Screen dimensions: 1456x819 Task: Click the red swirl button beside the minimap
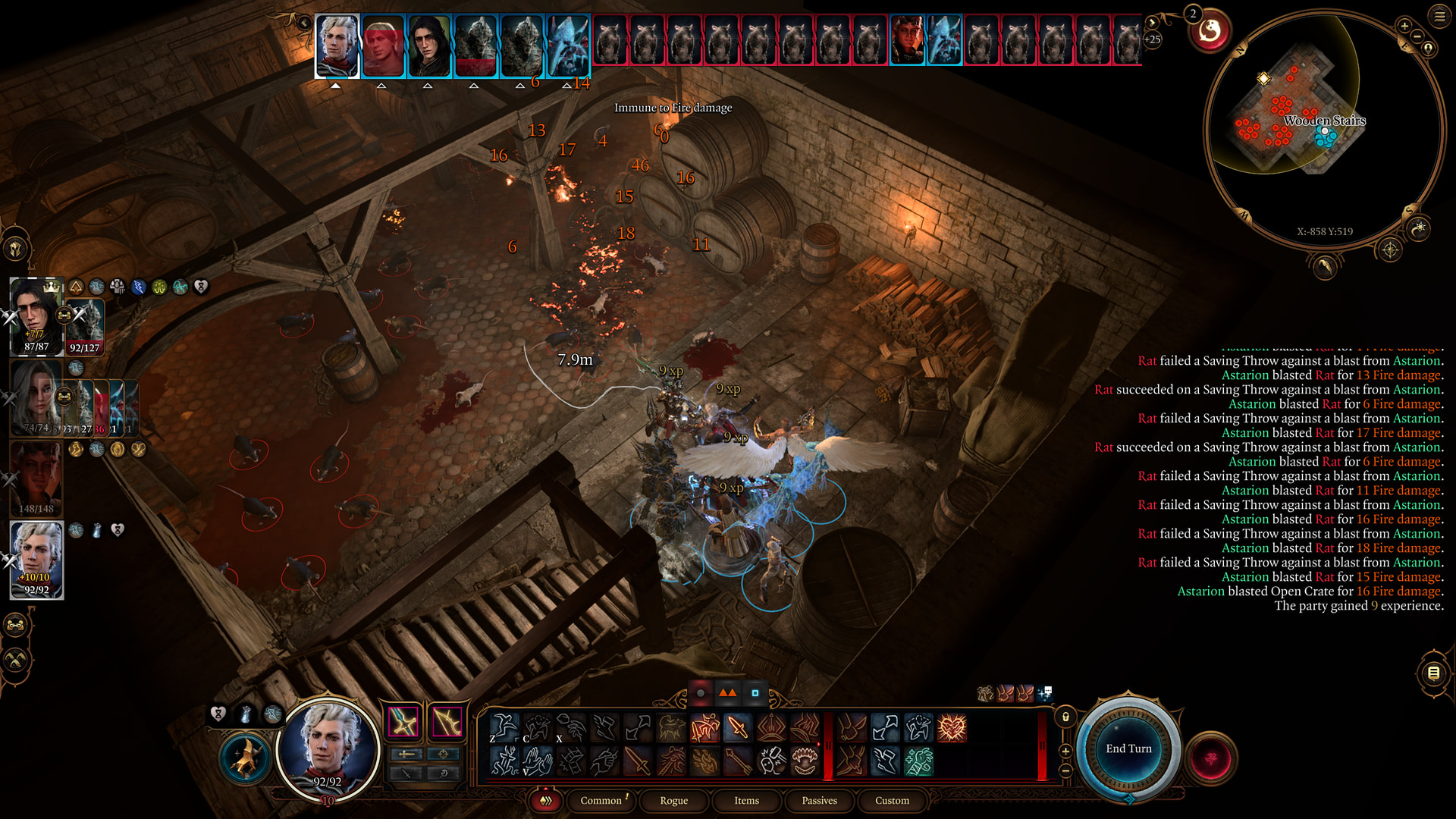(1210, 32)
